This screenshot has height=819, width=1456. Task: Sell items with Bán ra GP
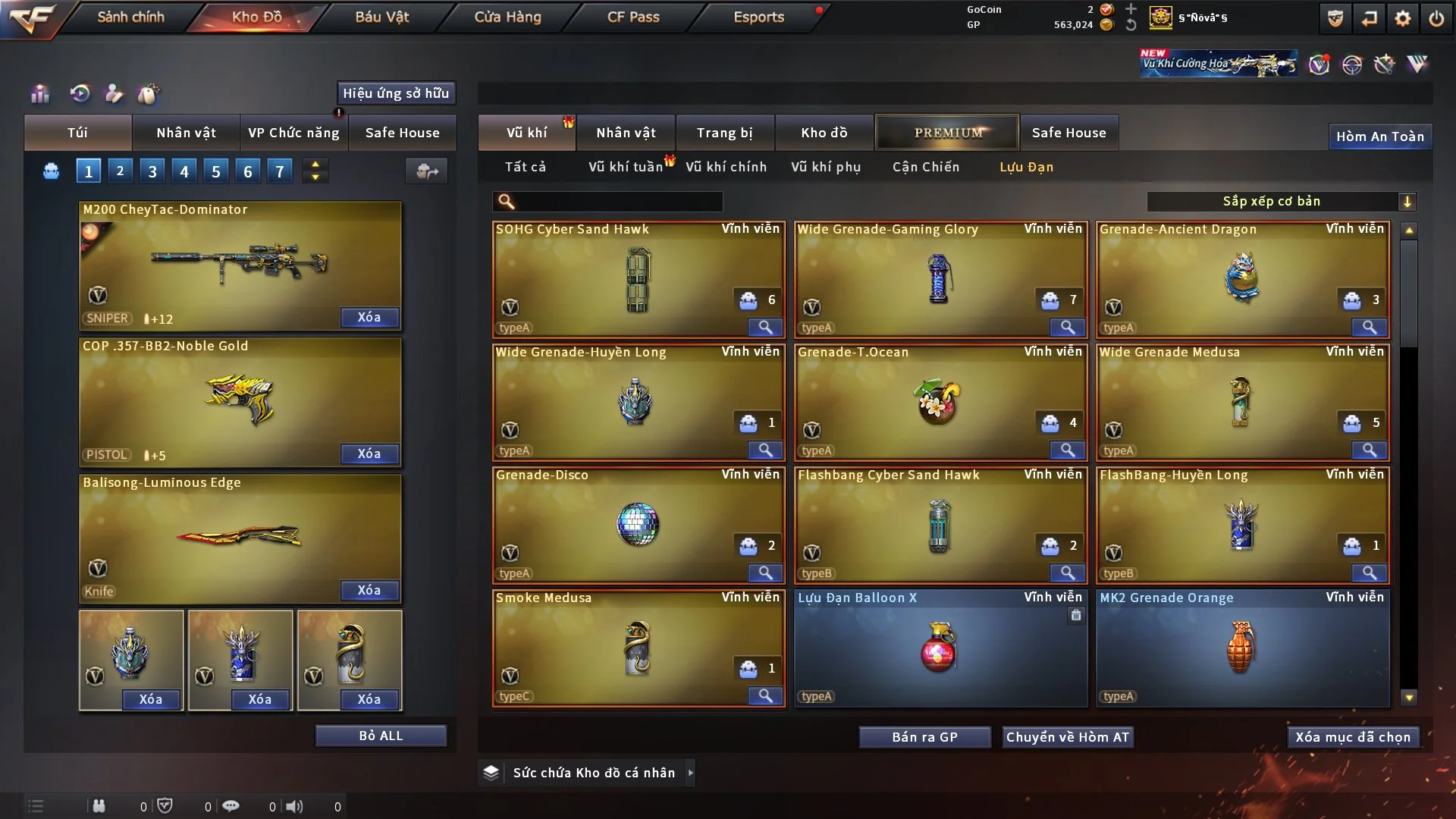[x=924, y=737]
